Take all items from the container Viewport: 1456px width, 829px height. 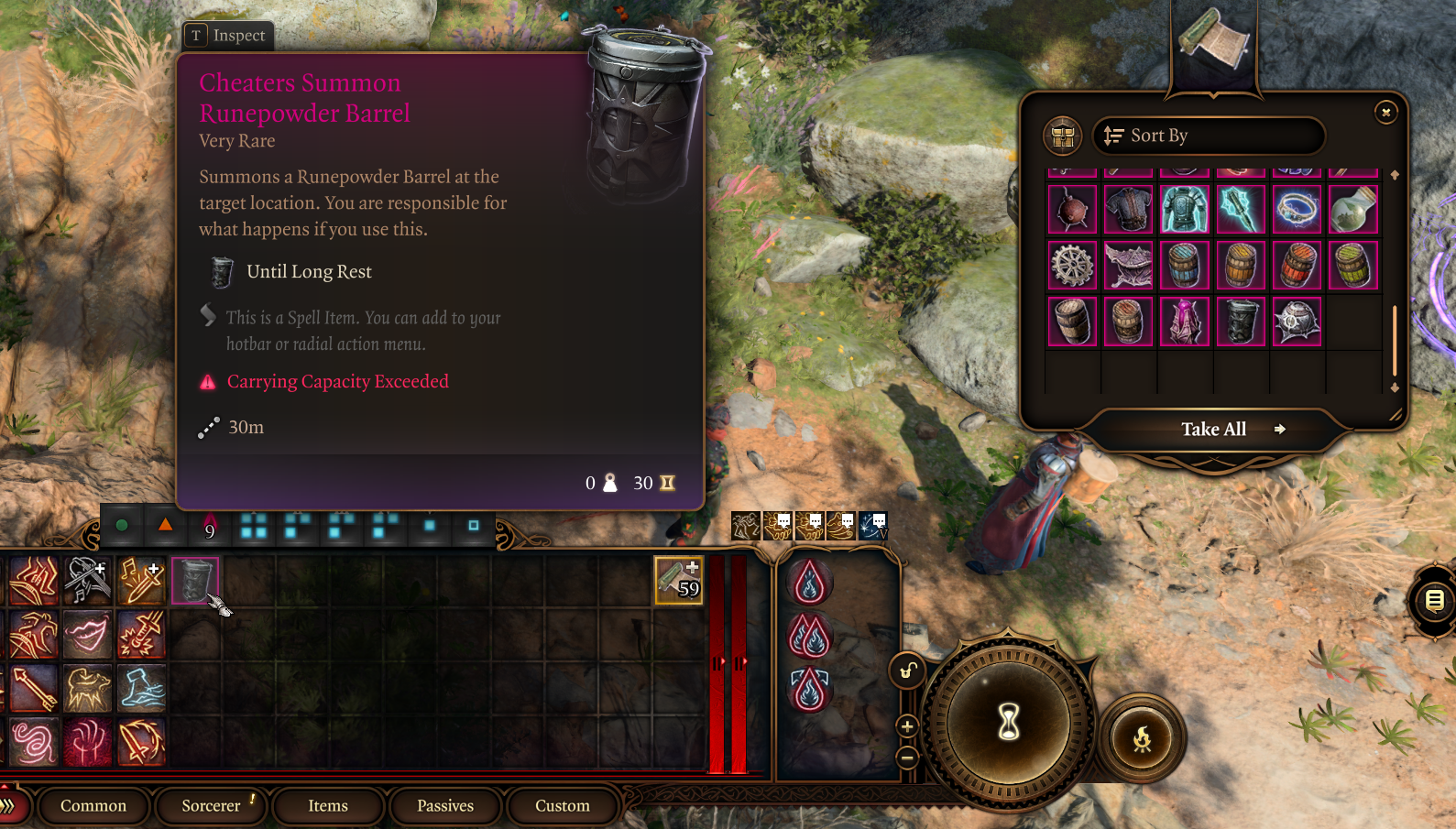tap(1214, 429)
